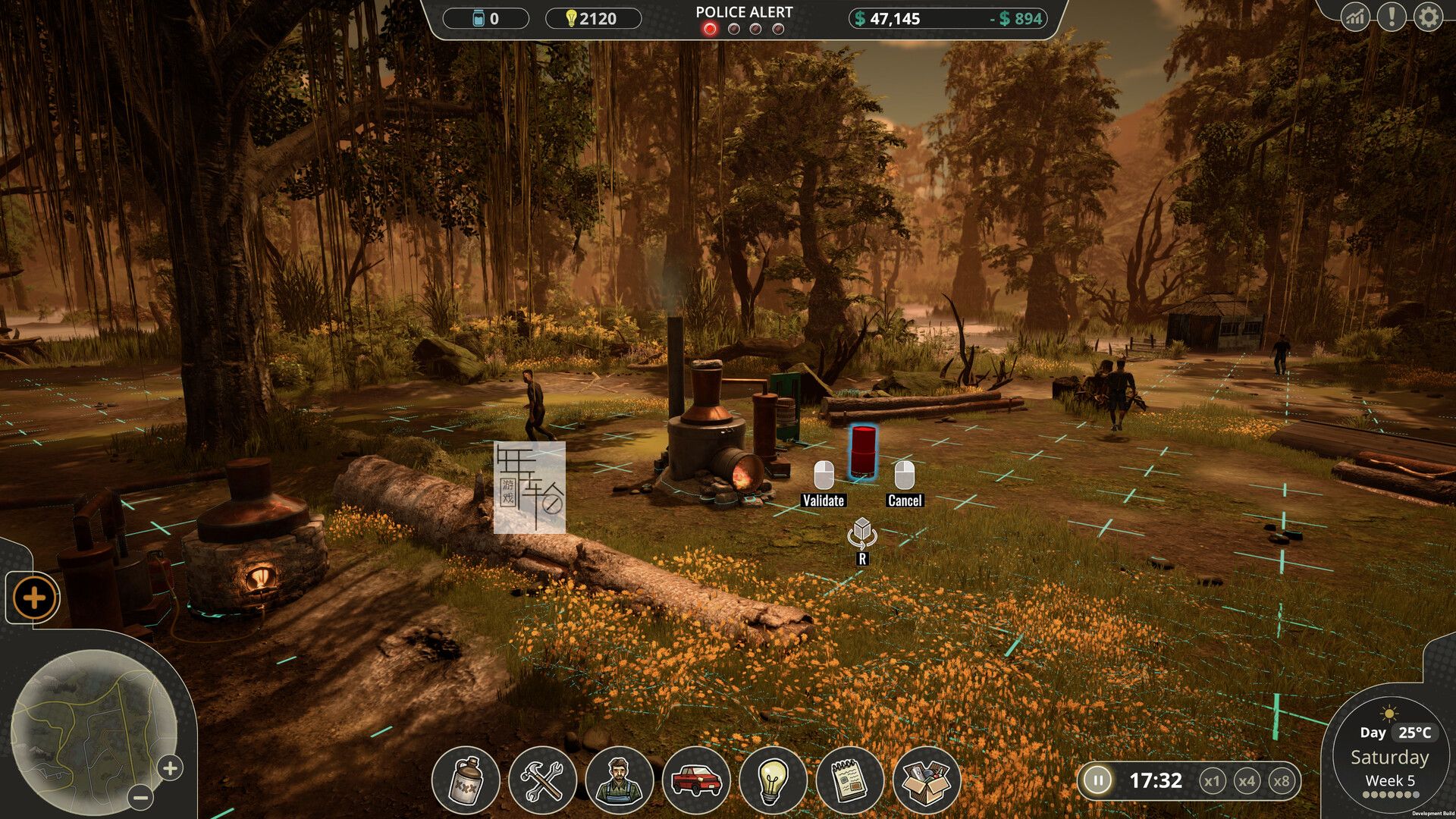1456x819 pixels.
Task: Open the notepad recipes menu
Action: click(850, 780)
